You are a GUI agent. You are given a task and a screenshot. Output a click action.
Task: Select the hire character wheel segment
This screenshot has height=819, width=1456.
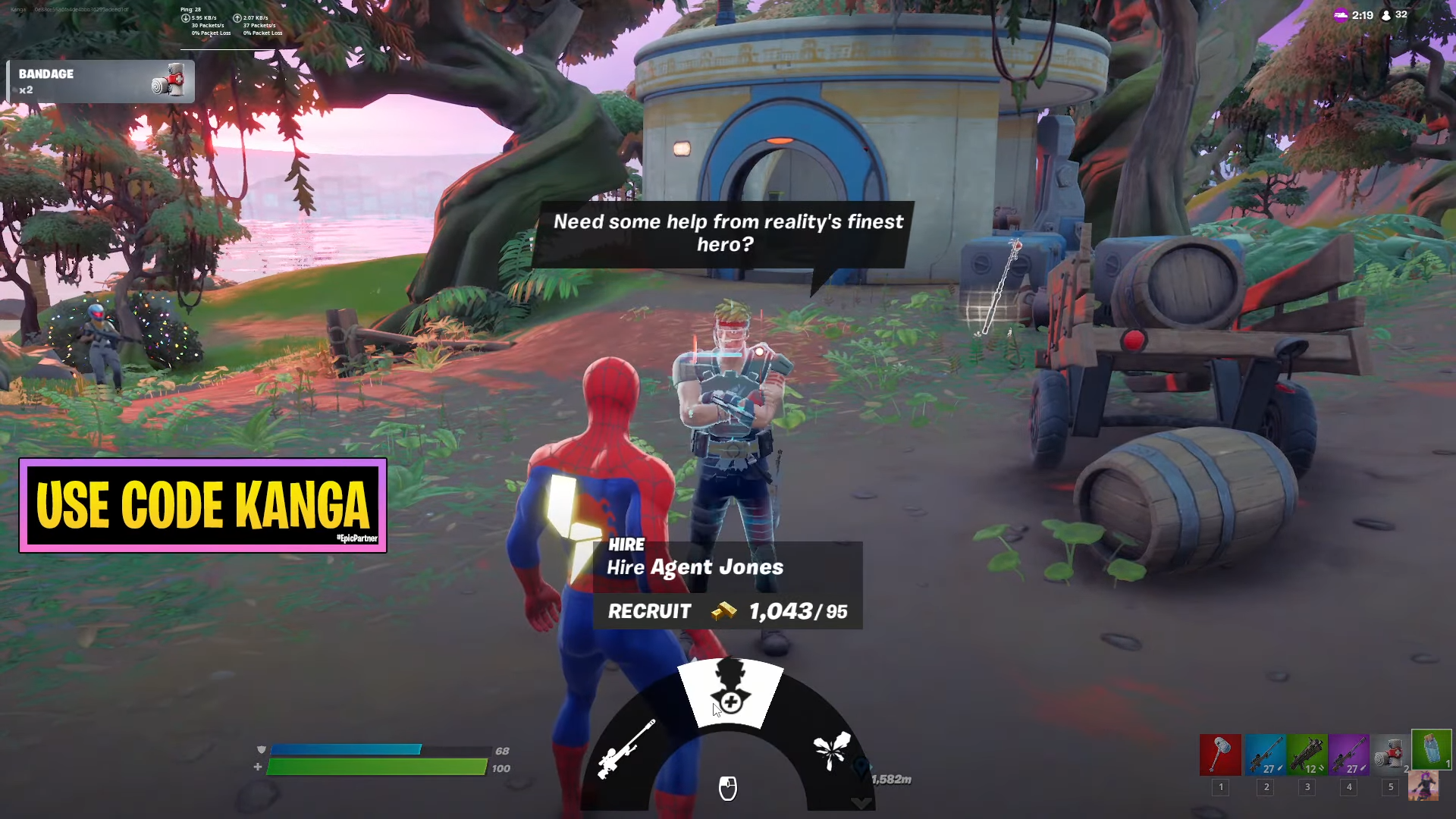[730, 692]
